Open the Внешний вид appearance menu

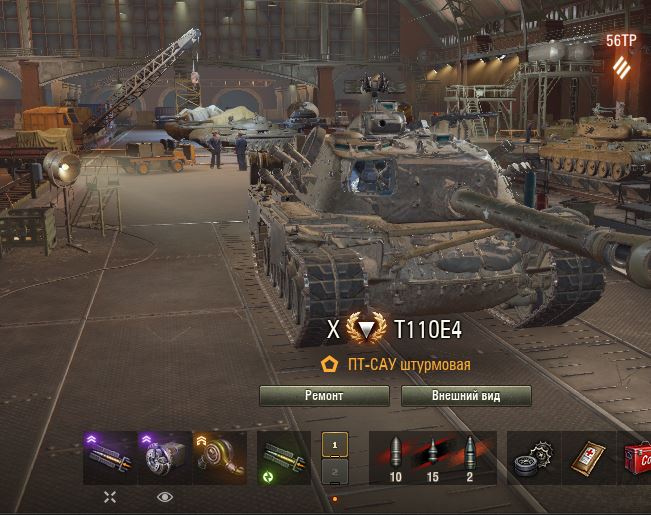tap(466, 396)
